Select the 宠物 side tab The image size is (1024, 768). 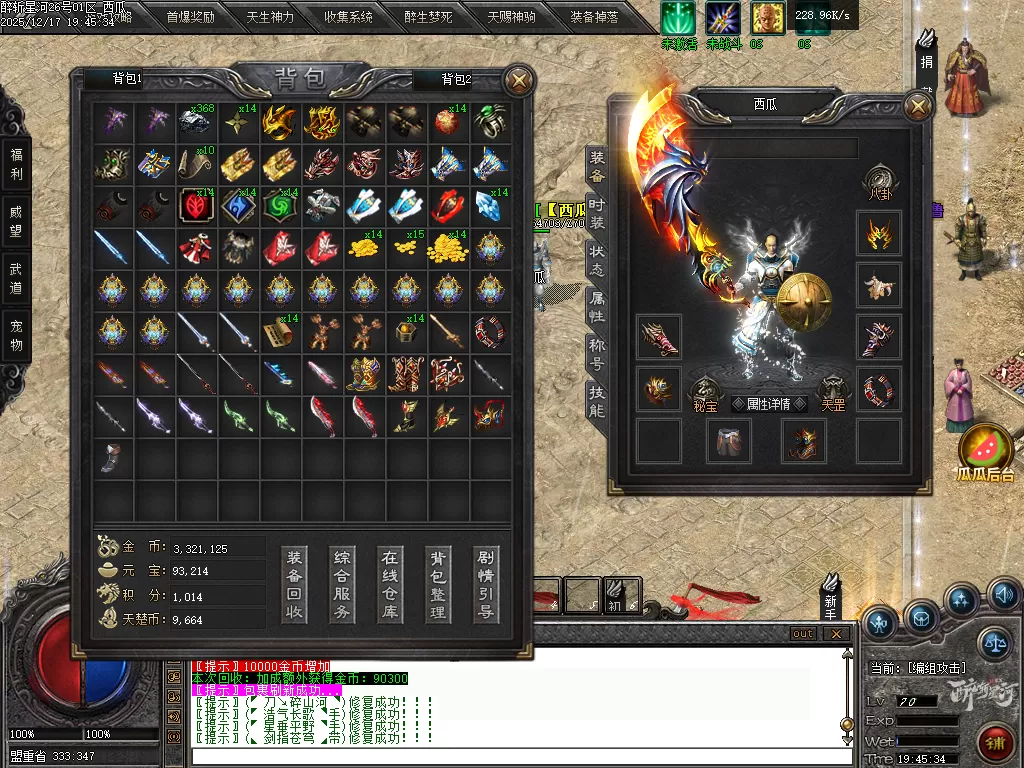coord(16,335)
